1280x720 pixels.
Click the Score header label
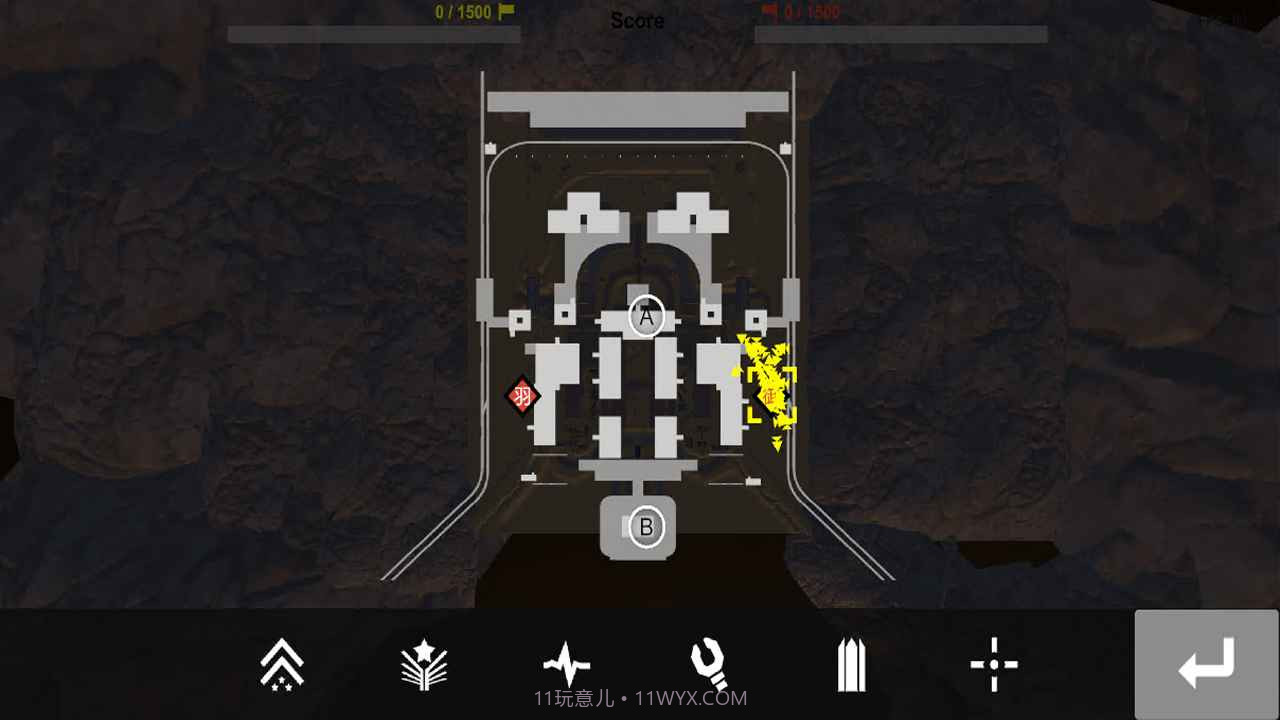637,20
